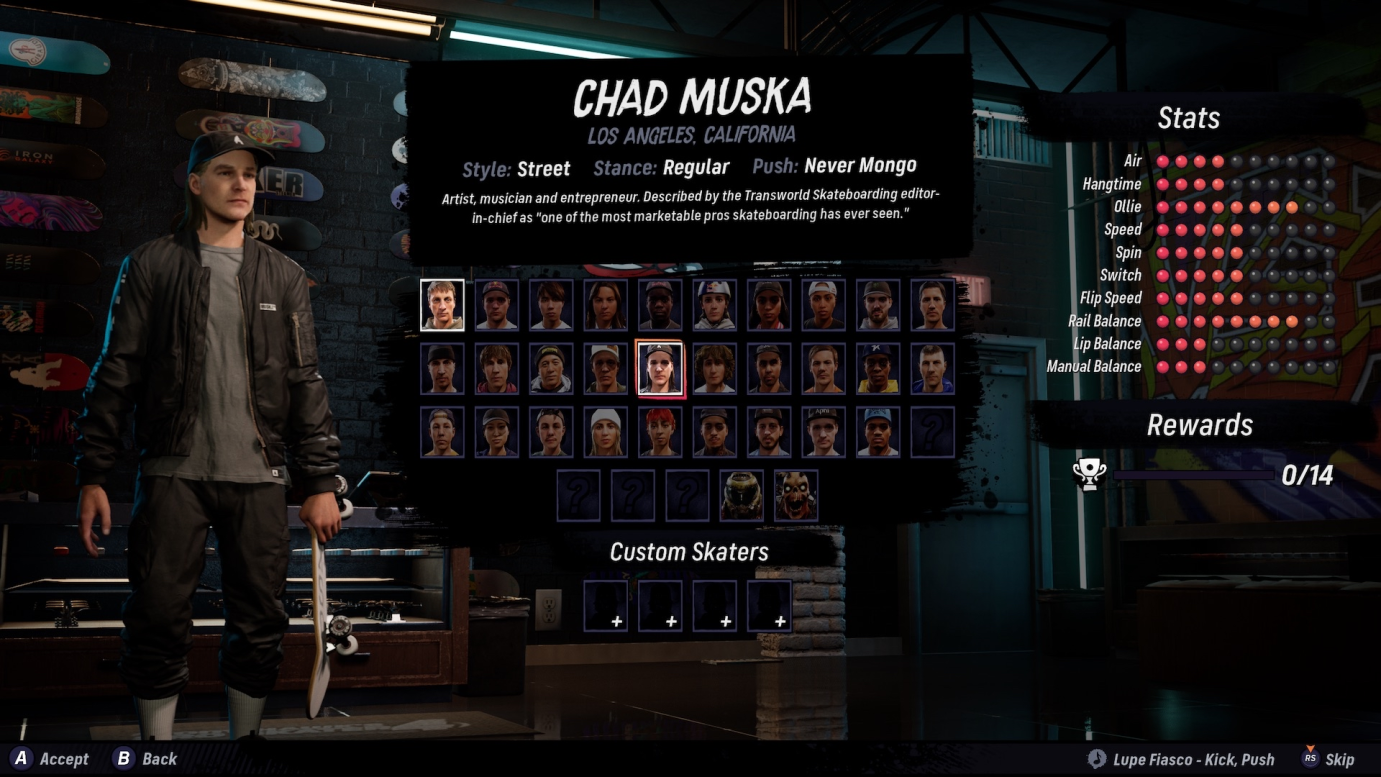The image size is (1381, 777).
Task: Choose the white-bordered blond skater portrait
Action: point(442,305)
